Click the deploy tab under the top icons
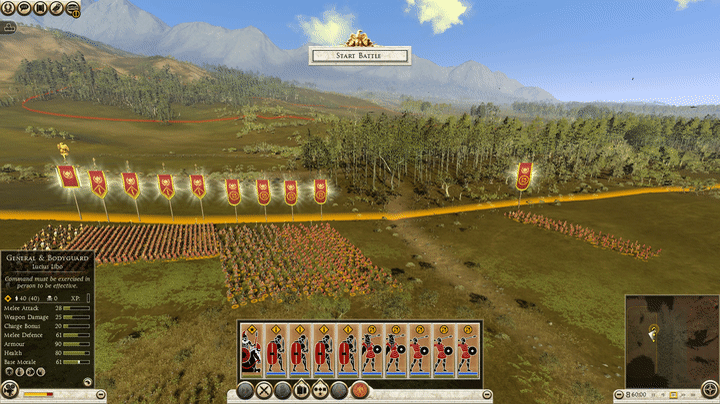Screen dimensions: 720x404 click(x=9, y=27)
